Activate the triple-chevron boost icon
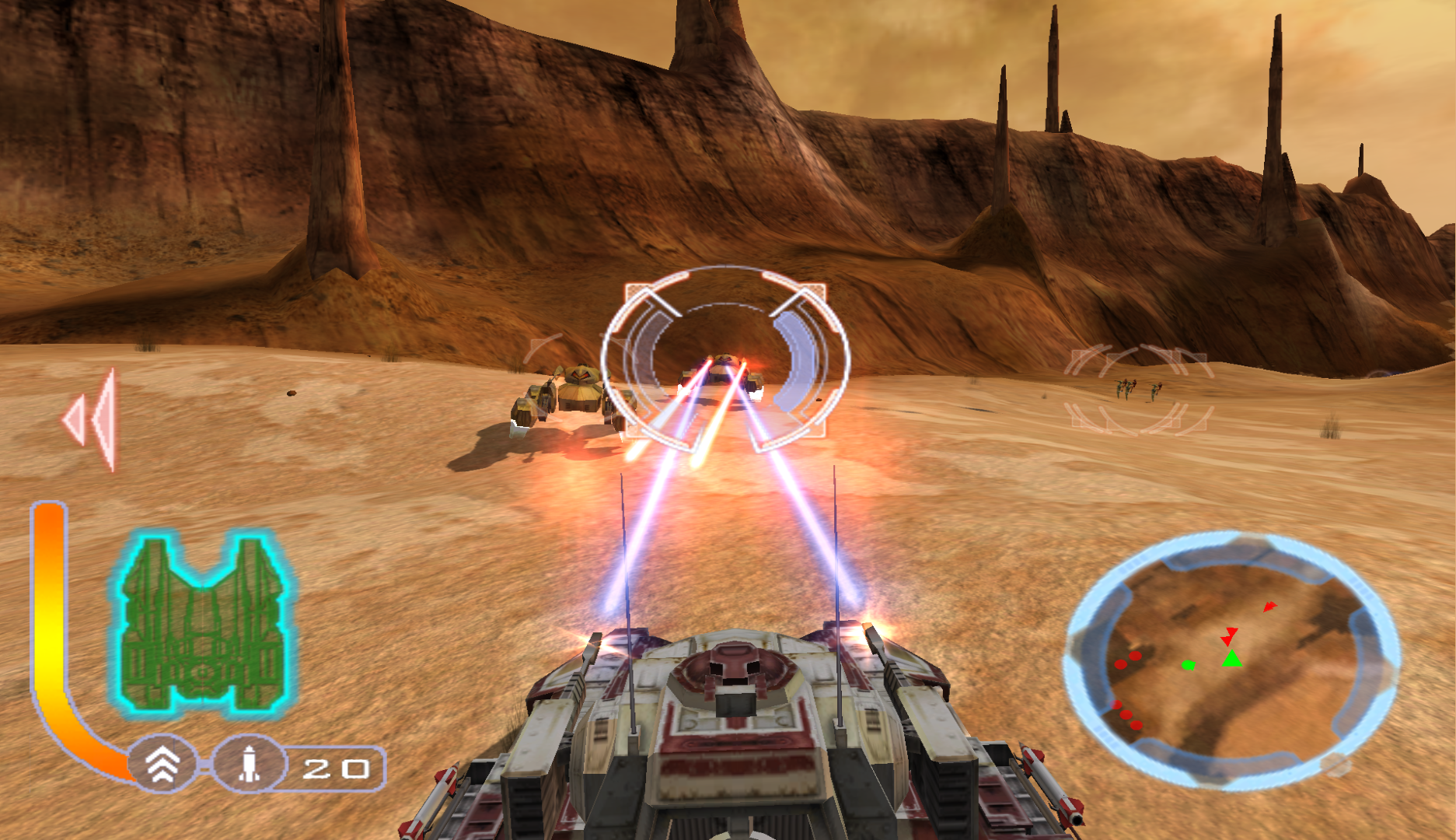1456x840 pixels. [x=162, y=765]
